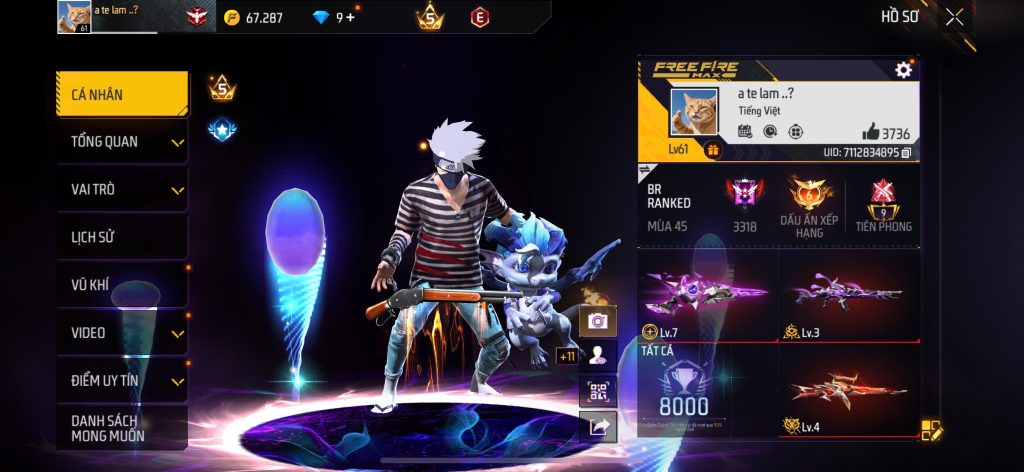Image resolution: width=1024 pixels, height=472 pixels.
Task: Show the LỊCH SỬ match history
Action: pyautogui.click(x=122, y=237)
